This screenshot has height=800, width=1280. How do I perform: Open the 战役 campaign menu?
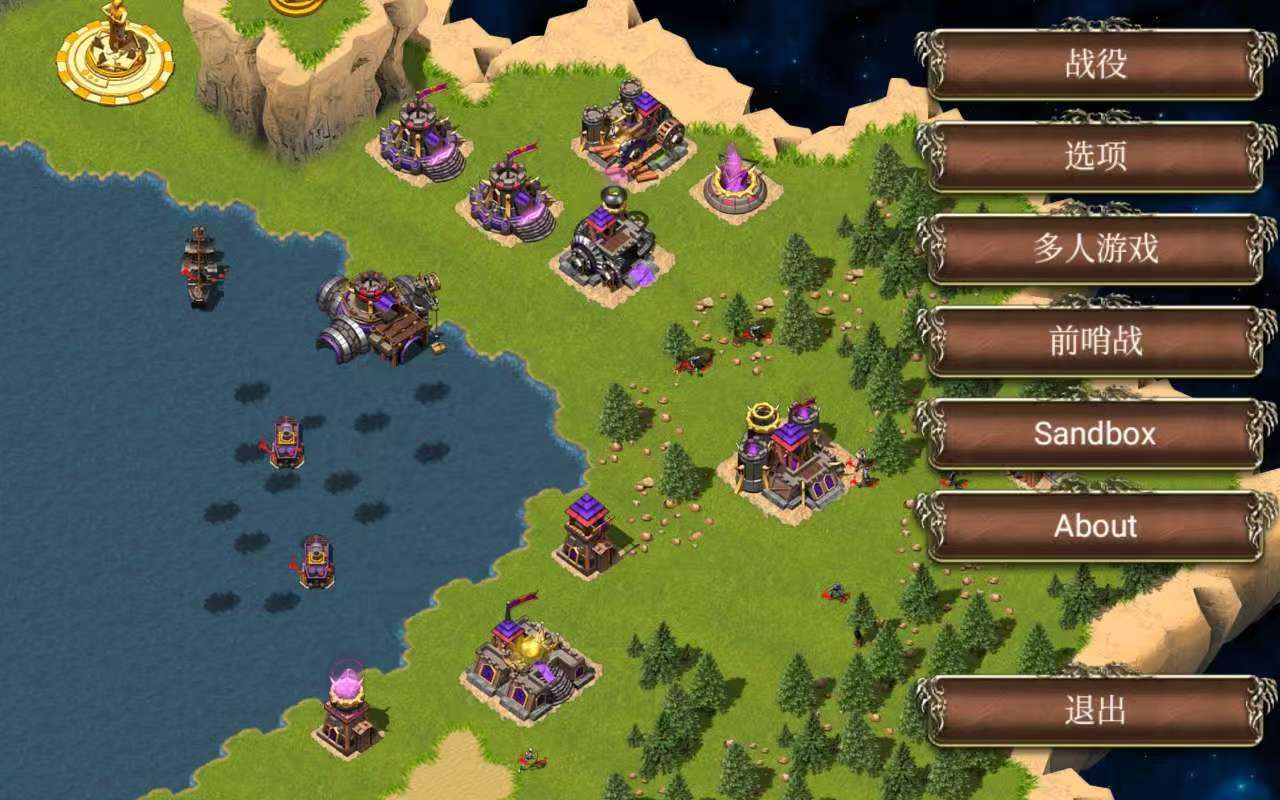tap(1096, 64)
